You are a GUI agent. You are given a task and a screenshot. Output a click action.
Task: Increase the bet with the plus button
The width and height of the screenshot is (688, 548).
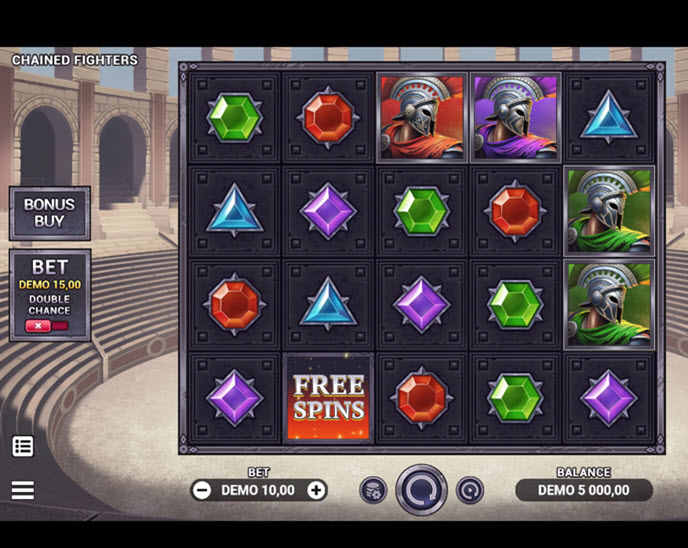316,490
